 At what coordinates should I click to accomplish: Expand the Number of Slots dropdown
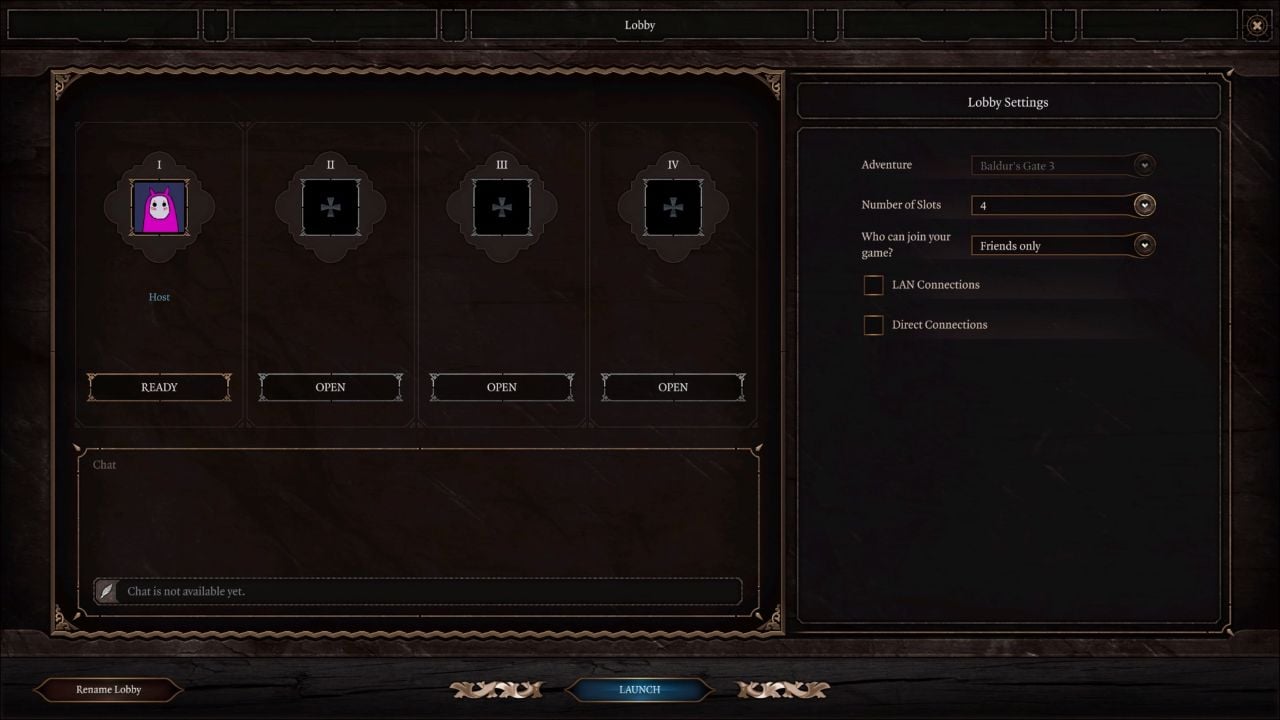[1143, 205]
